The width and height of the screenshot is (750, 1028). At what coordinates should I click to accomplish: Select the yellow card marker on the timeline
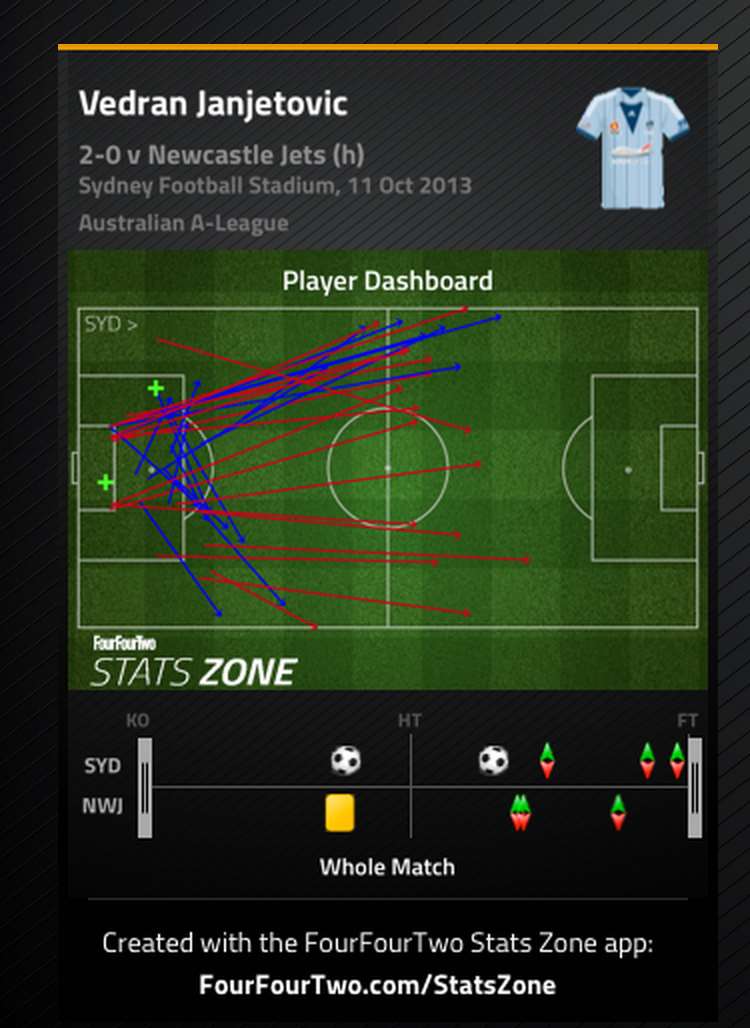click(340, 812)
